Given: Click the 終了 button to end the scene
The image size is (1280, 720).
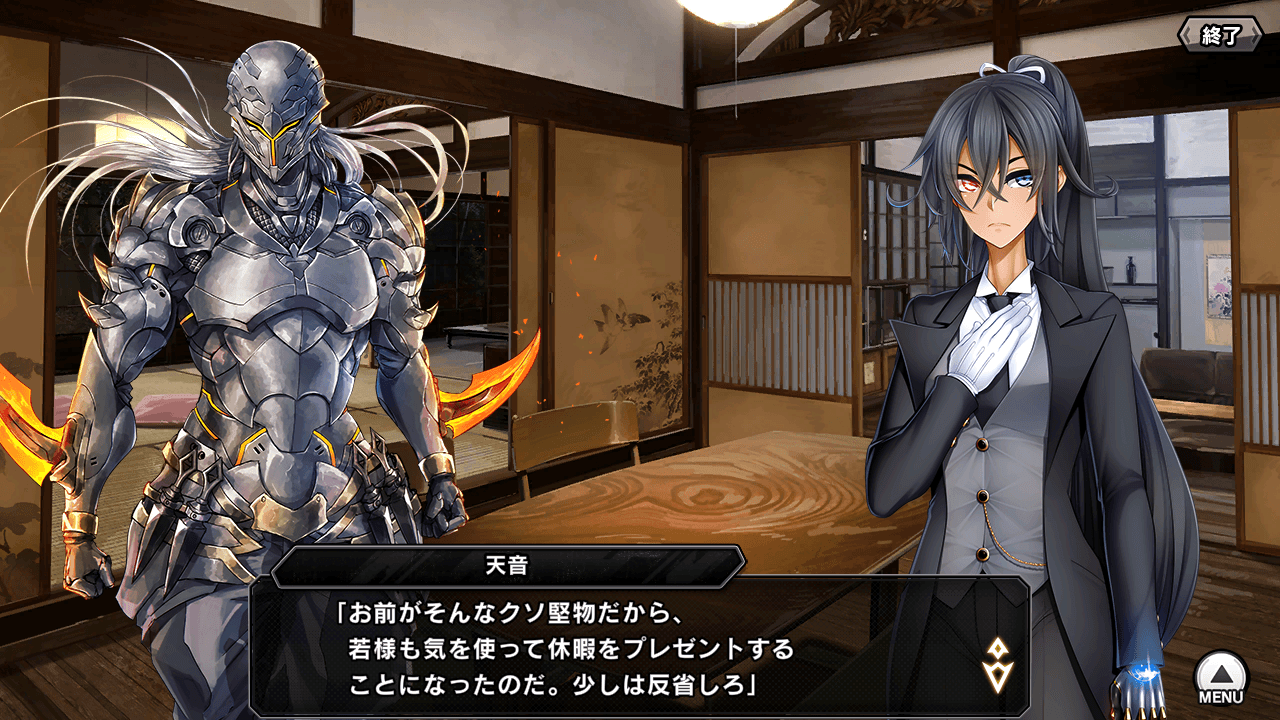Looking at the screenshot, I should click(1220, 36).
